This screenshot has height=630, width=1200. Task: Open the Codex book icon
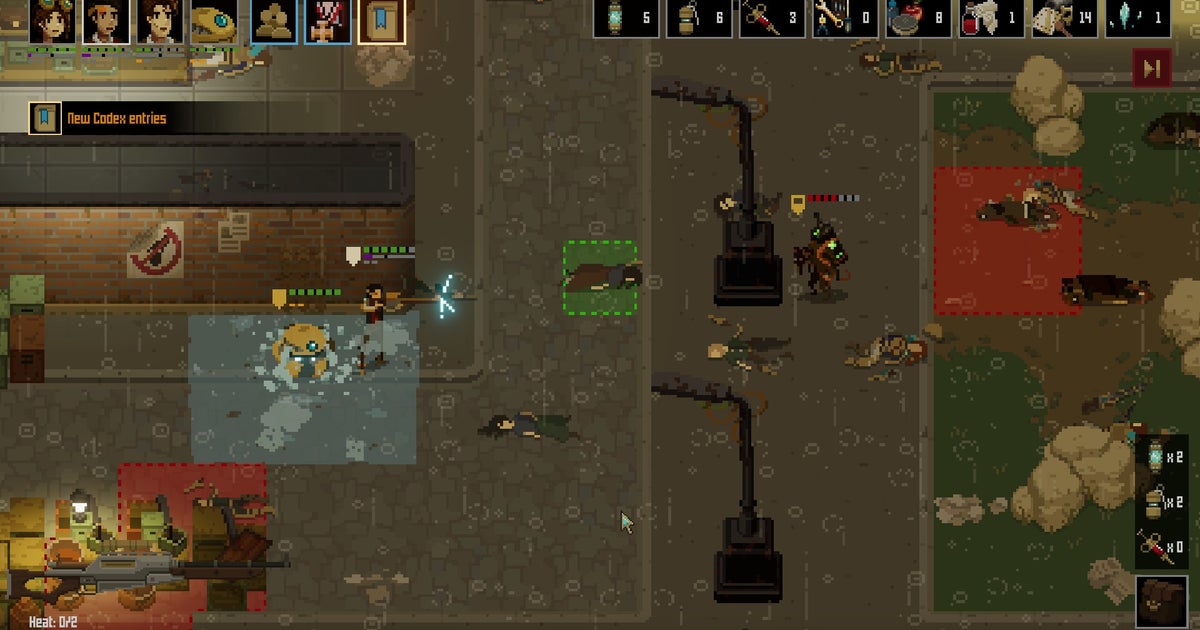point(382,22)
